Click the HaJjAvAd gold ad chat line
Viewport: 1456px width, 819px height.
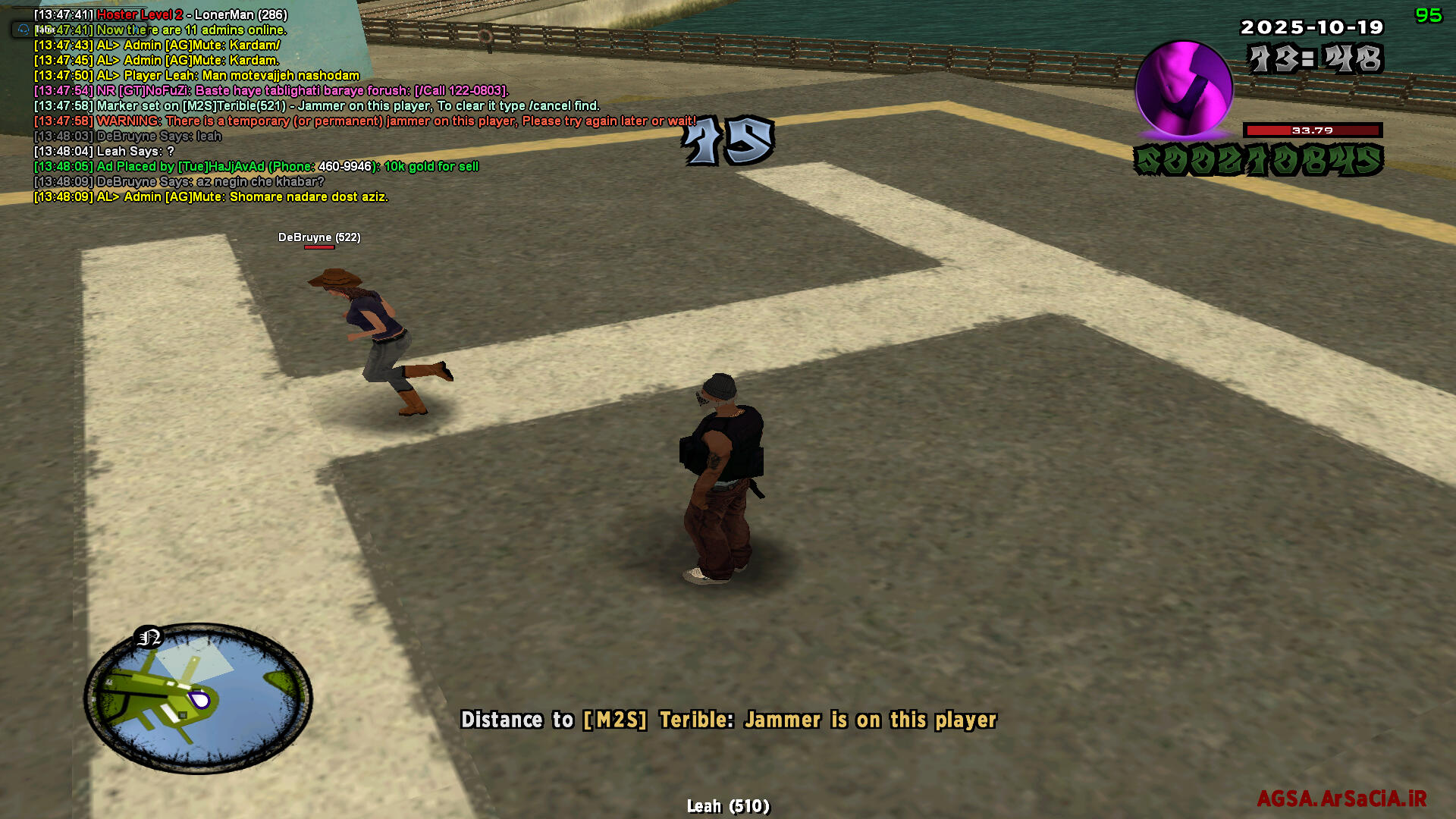point(256,167)
